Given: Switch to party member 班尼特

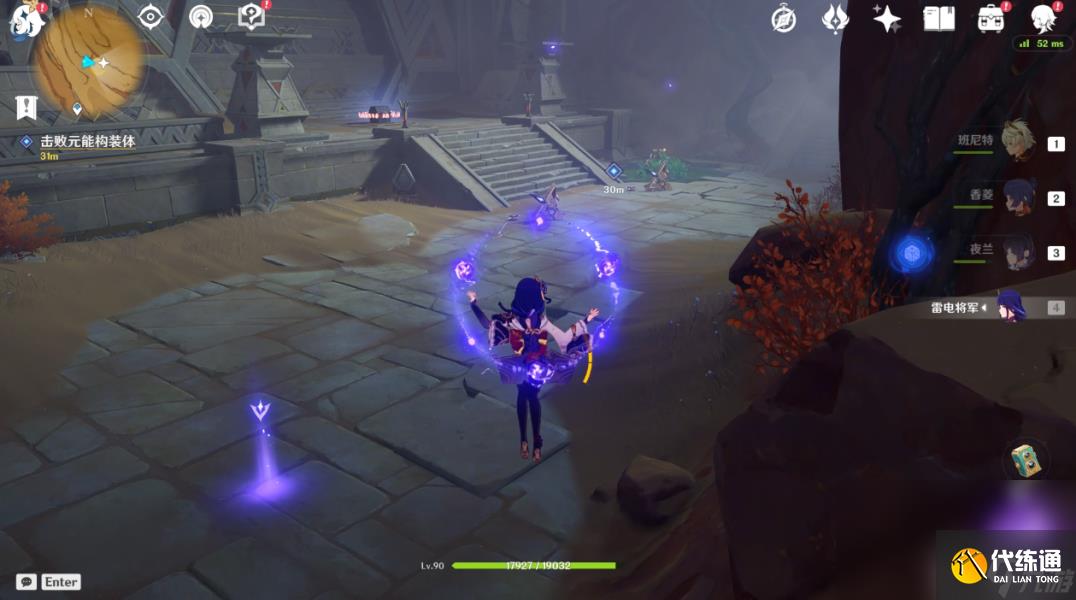Looking at the screenshot, I should pyautogui.click(x=1017, y=143).
